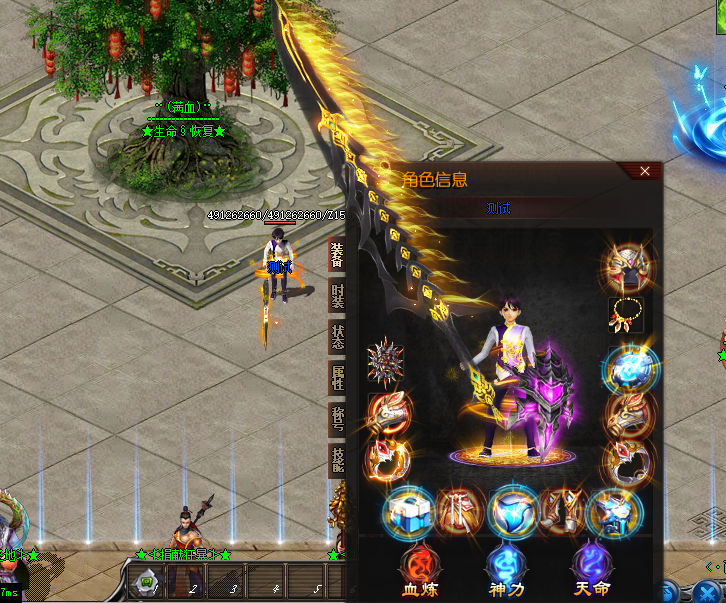Open the 技能 skills tab
Screen dimensions: 726x603
[337, 460]
